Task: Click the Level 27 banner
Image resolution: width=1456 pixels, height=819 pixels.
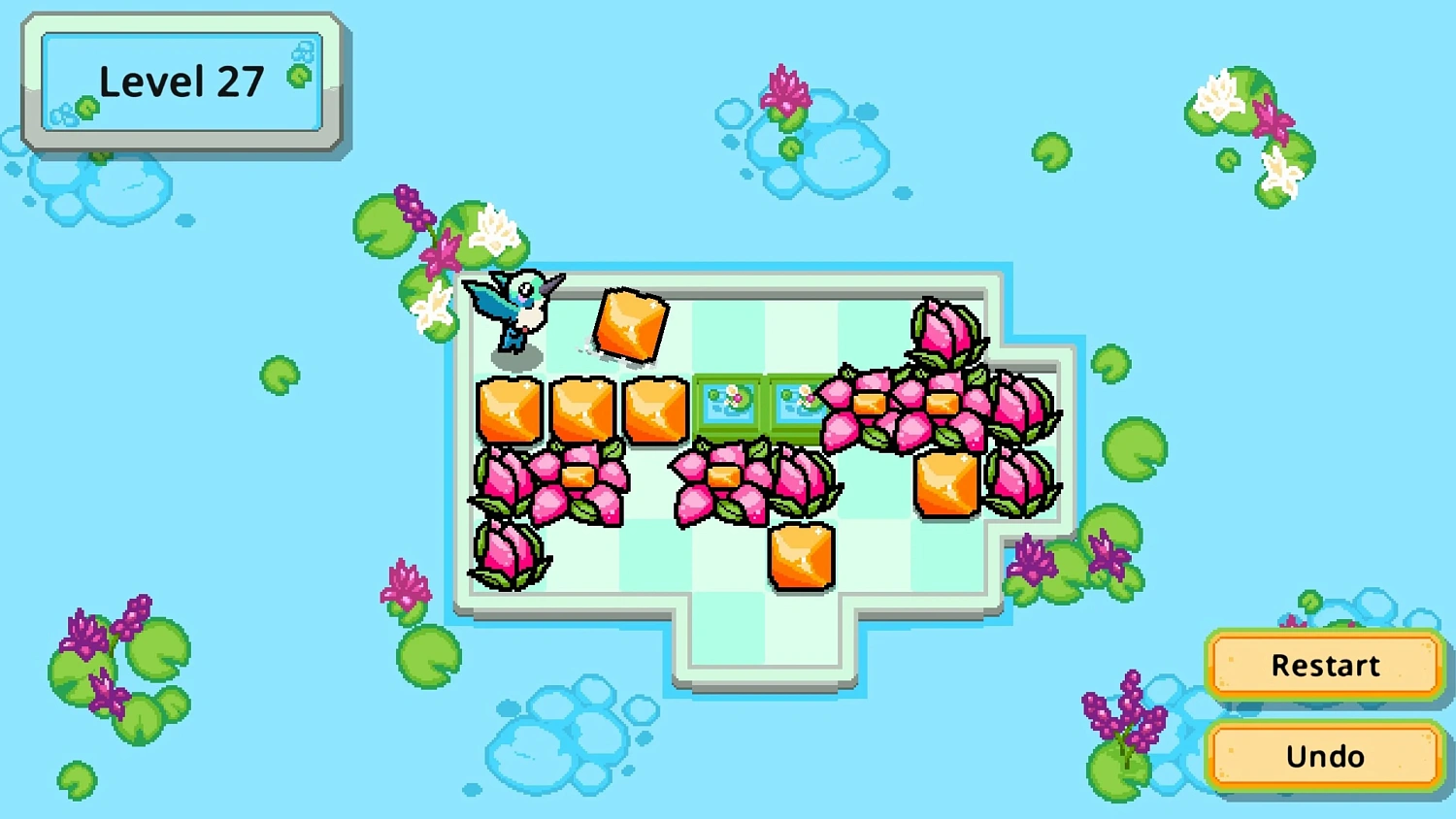Action: point(182,82)
